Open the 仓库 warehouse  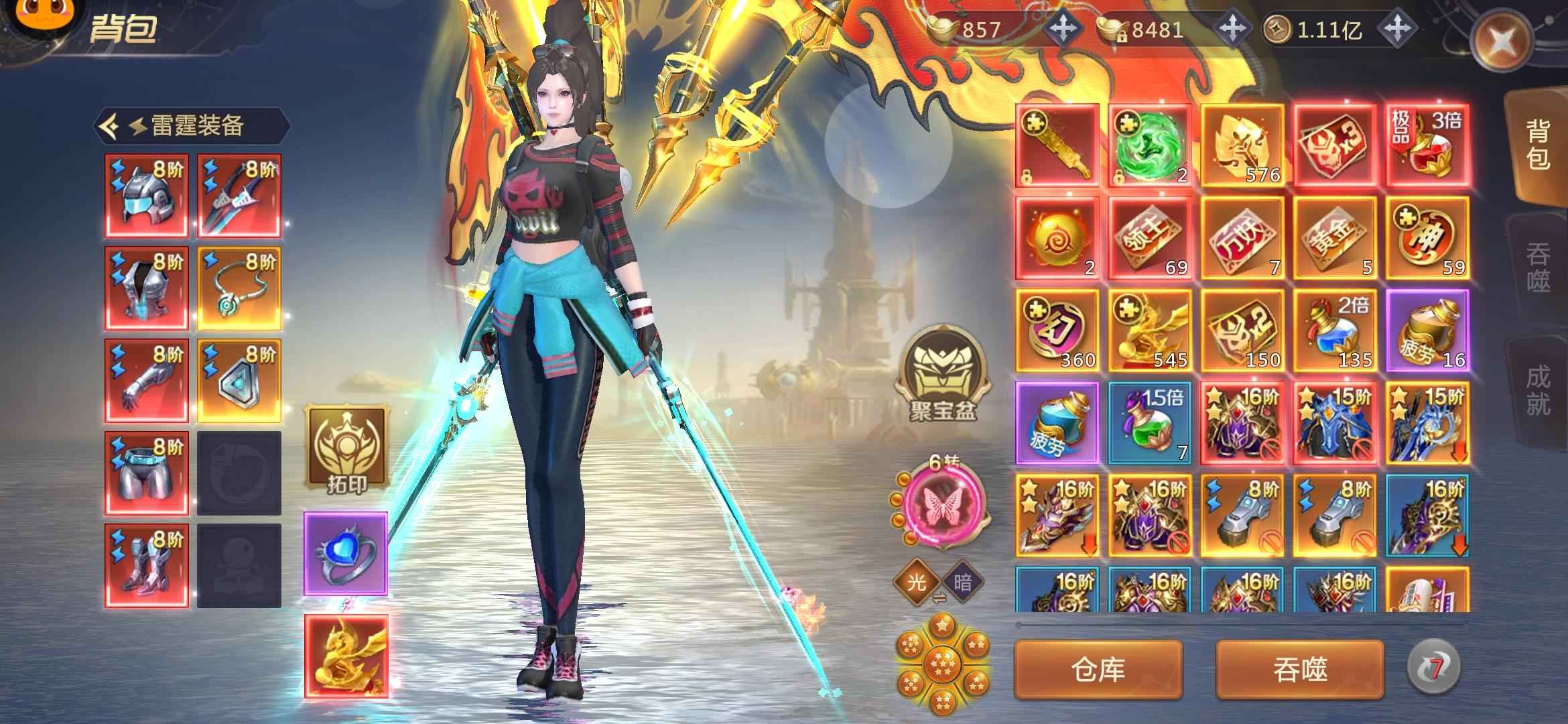(x=1098, y=670)
